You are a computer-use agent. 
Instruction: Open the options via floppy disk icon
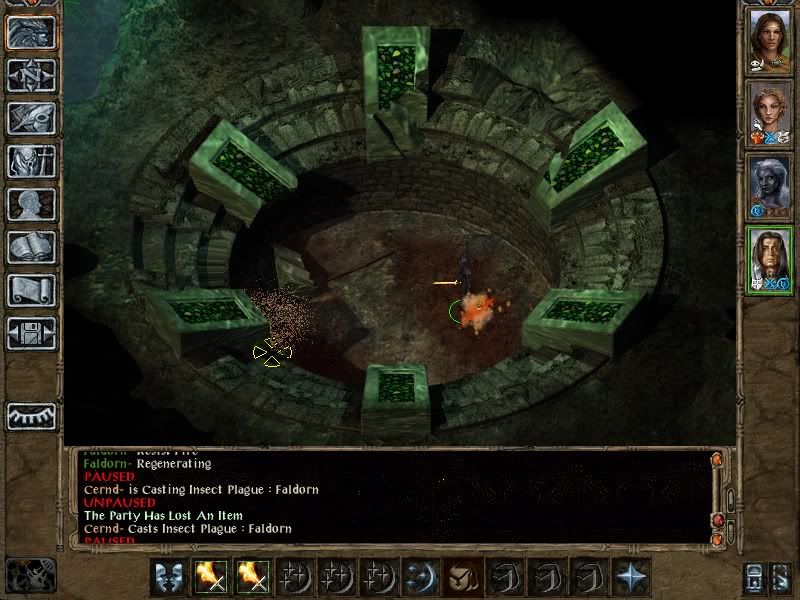(30, 333)
